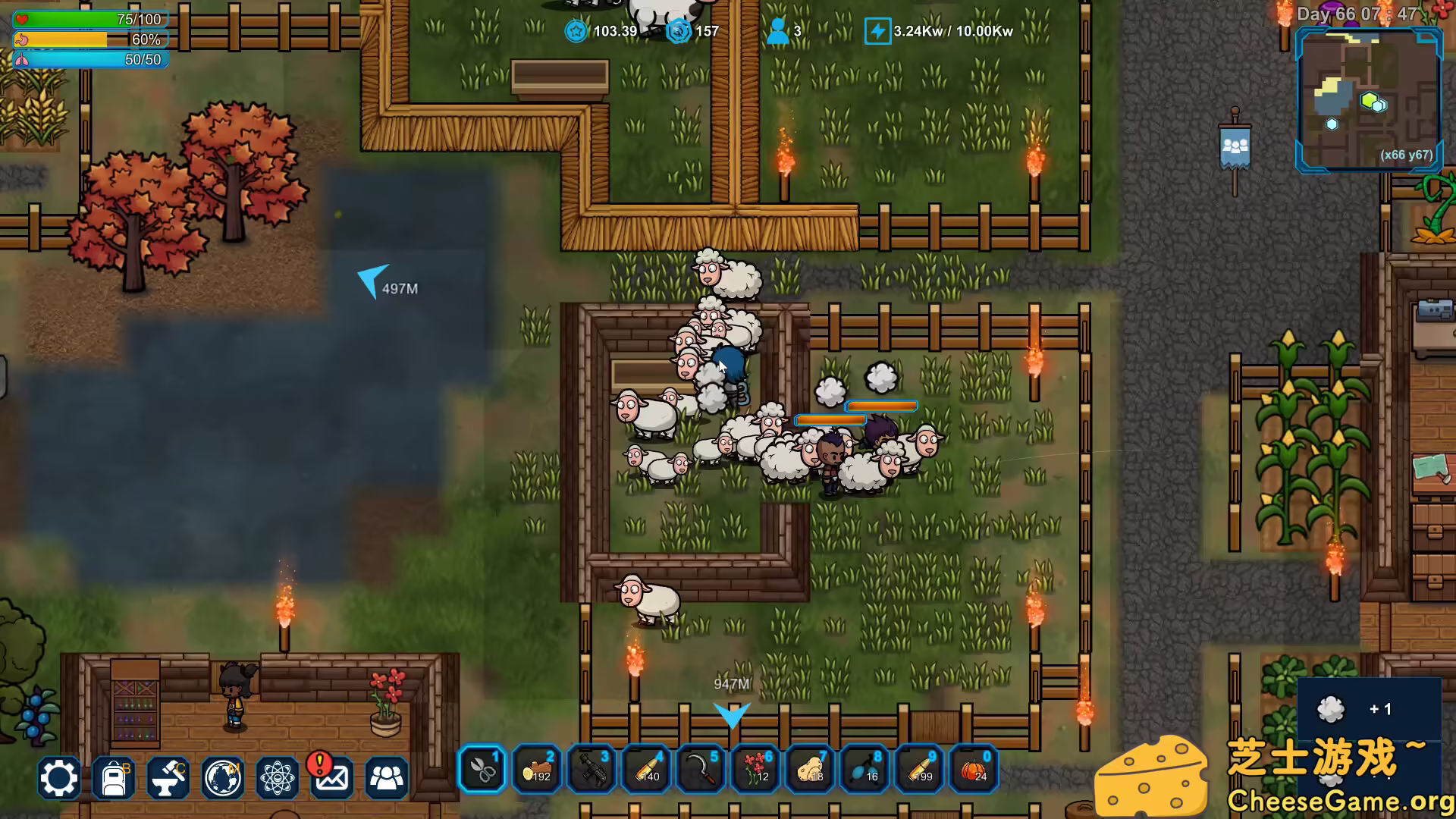1456x819 pixels.
Task: Show the world map globe
Action: (223, 778)
